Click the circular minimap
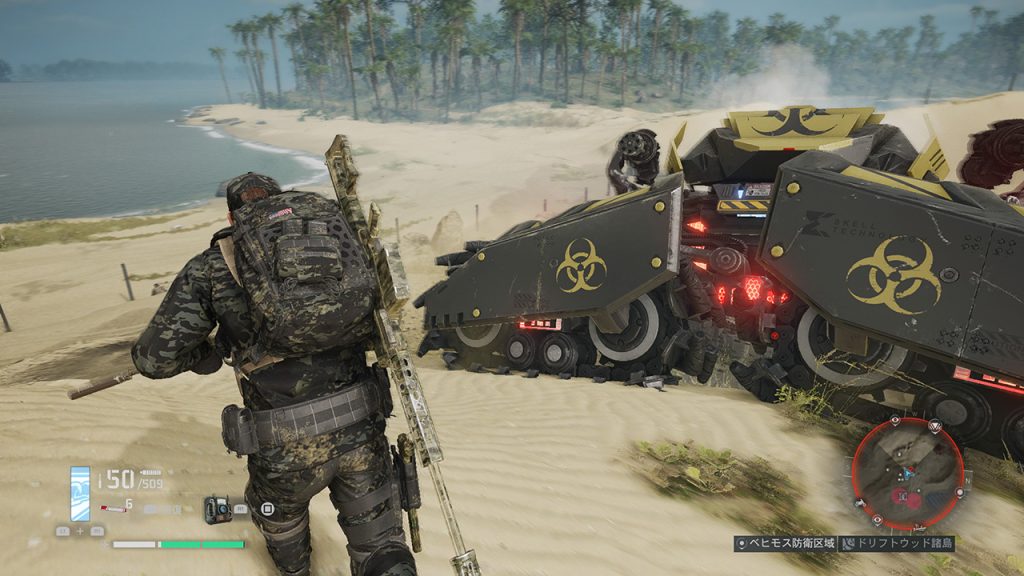The height and width of the screenshot is (576, 1024). (x=908, y=473)
